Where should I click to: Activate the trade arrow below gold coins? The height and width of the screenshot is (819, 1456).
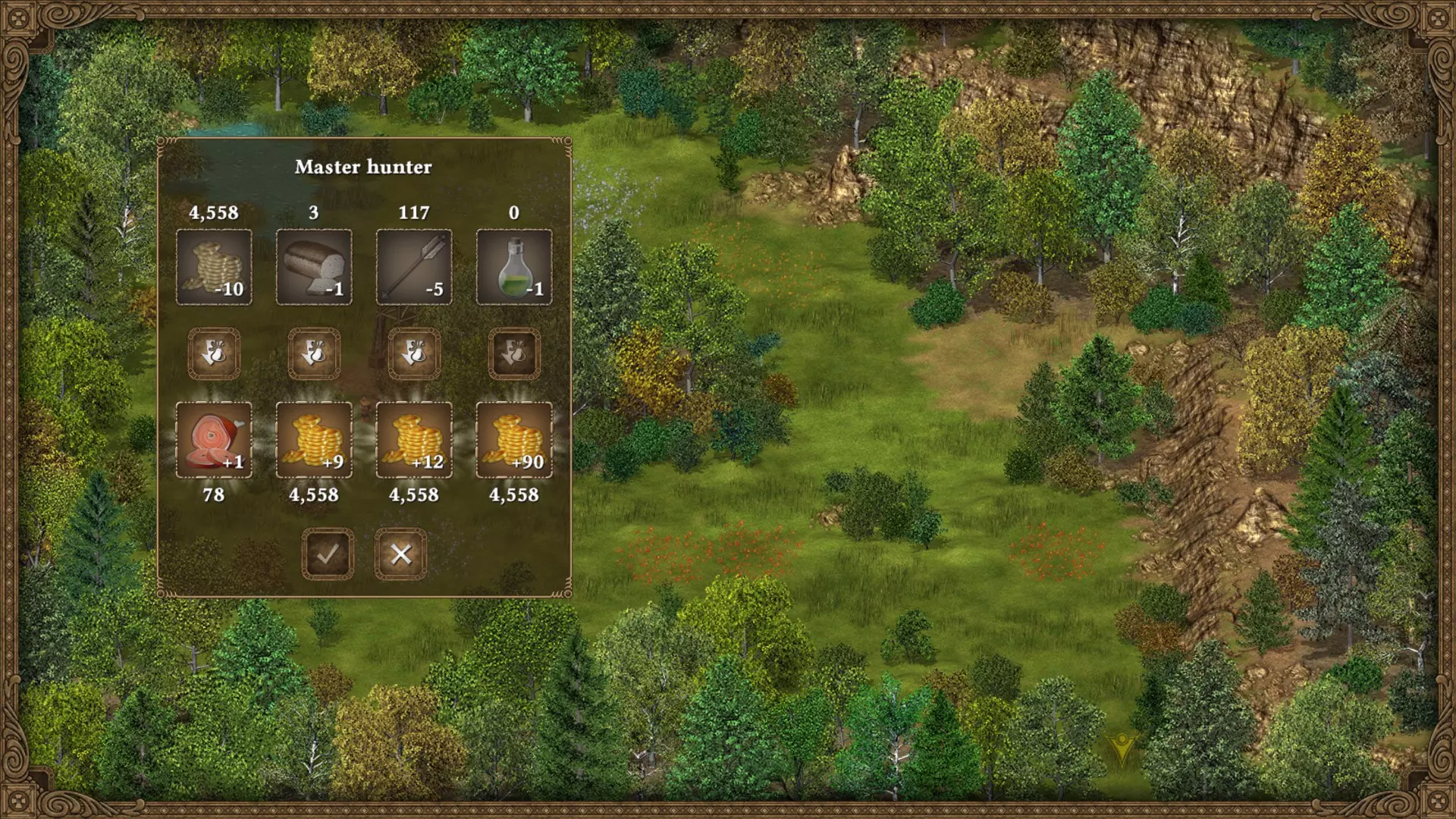click(214, 353)
